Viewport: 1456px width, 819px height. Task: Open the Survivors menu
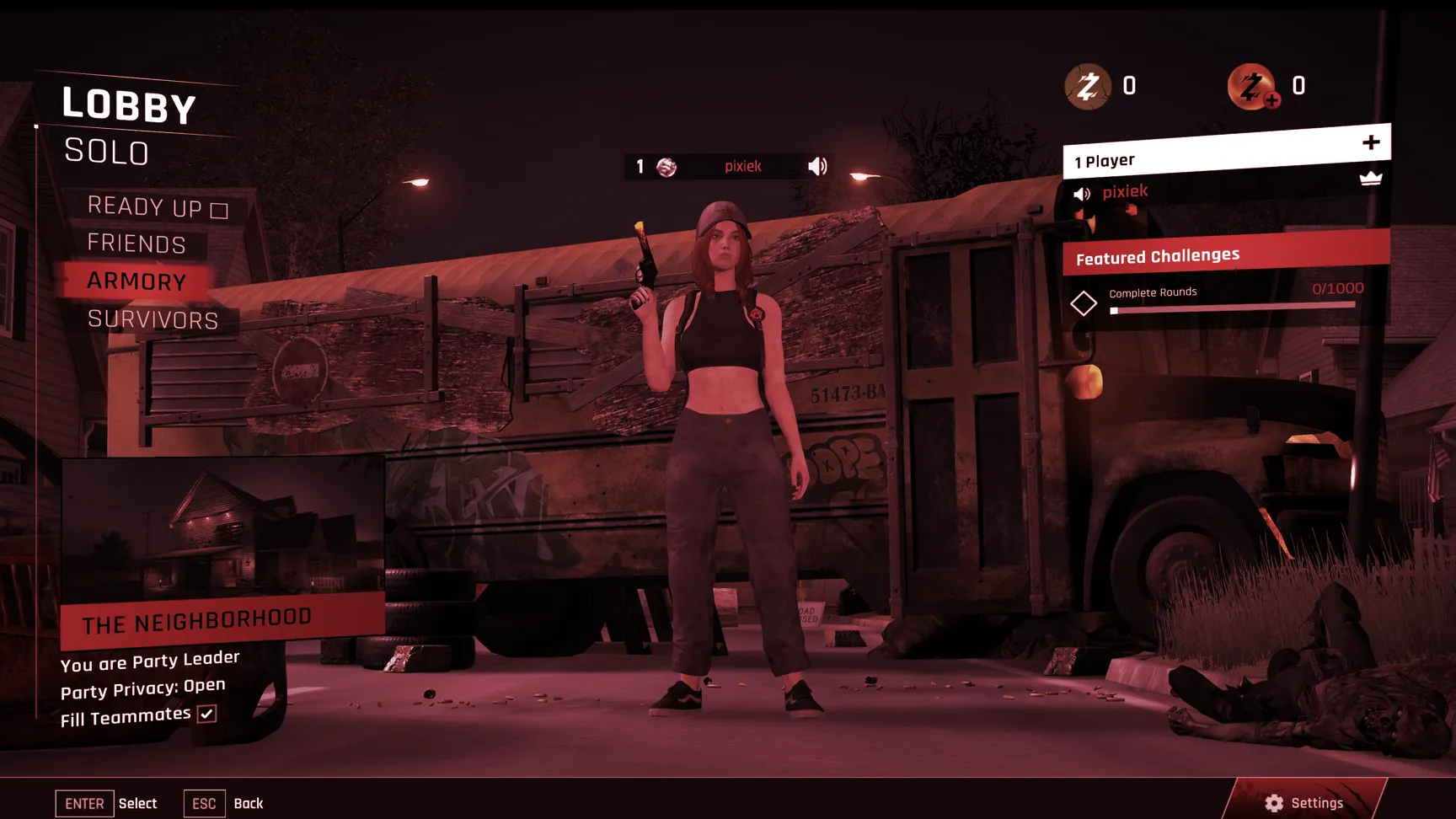point(153,319)
